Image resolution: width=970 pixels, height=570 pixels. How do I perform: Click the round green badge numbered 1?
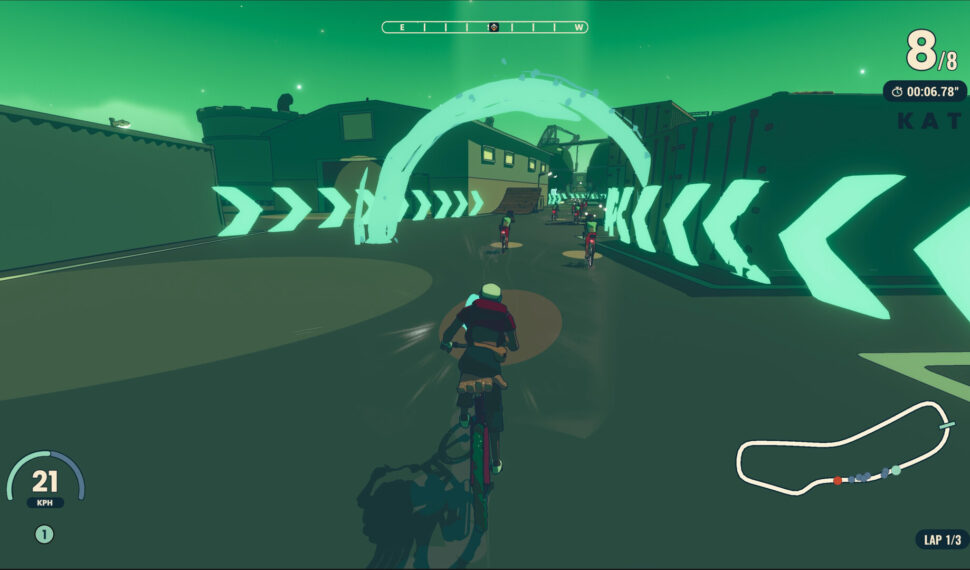tap(44, 534)
